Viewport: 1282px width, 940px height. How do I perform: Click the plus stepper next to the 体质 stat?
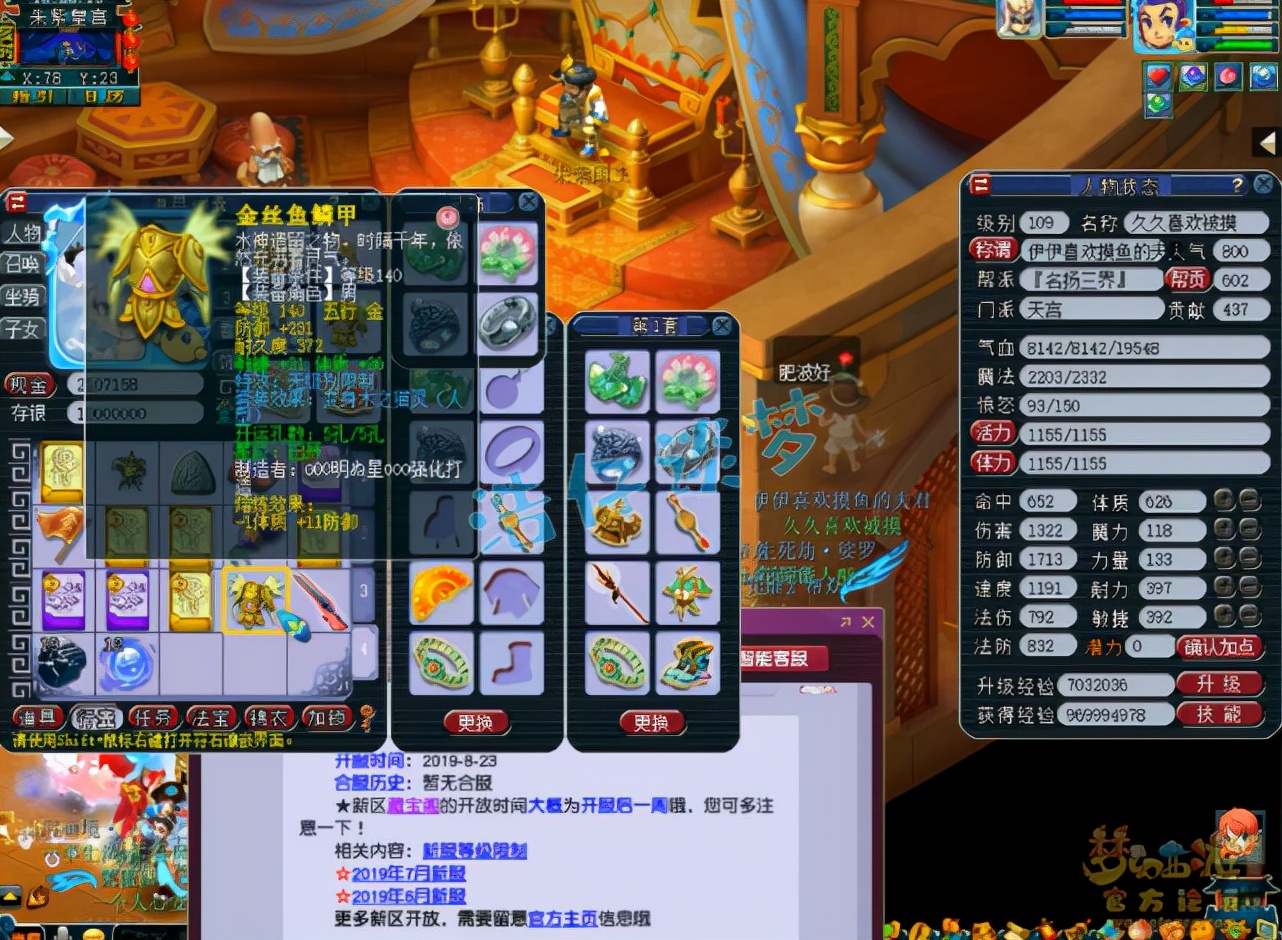(x=1223, y=501)
